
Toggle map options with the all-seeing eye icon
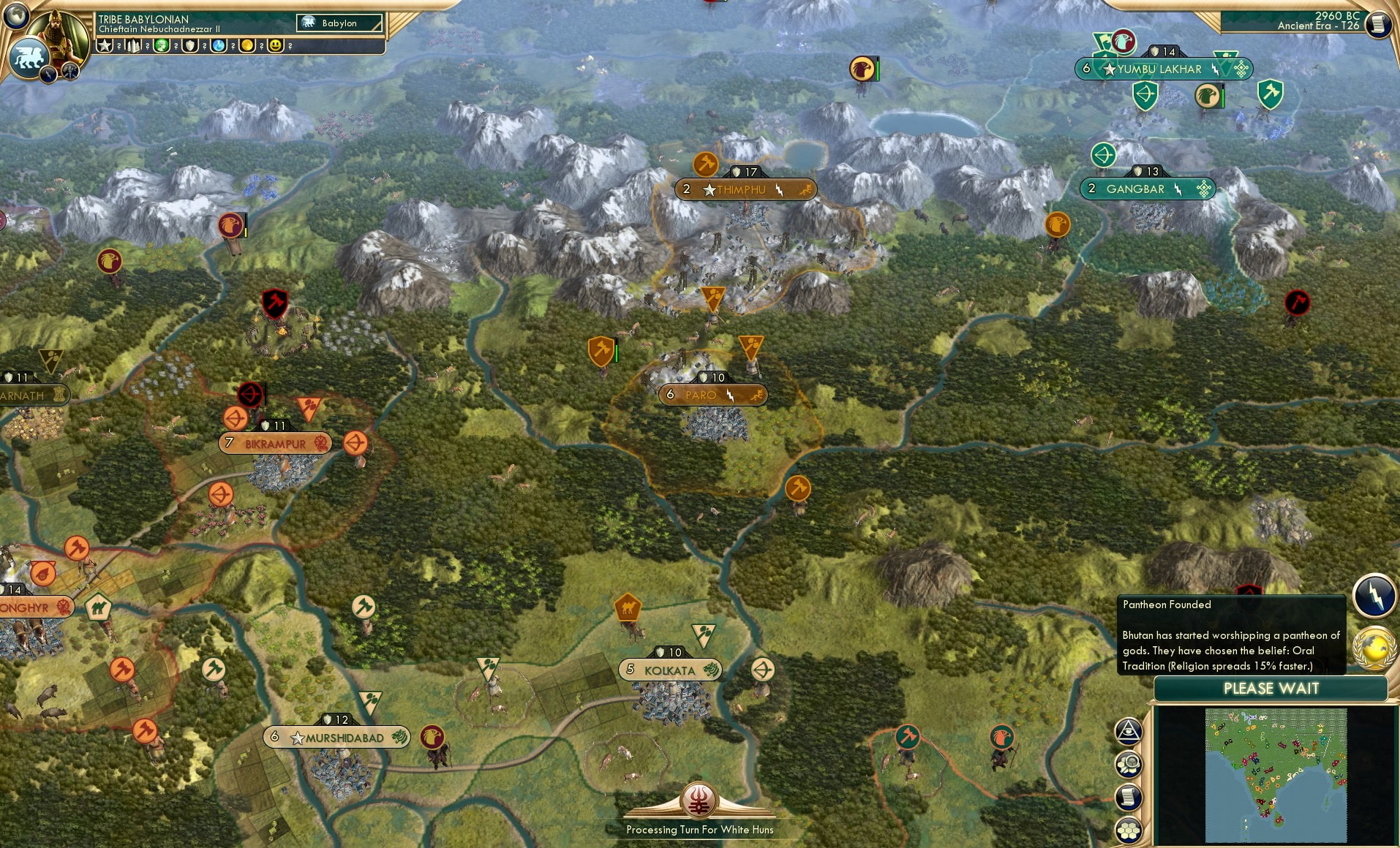(1129, 731)
